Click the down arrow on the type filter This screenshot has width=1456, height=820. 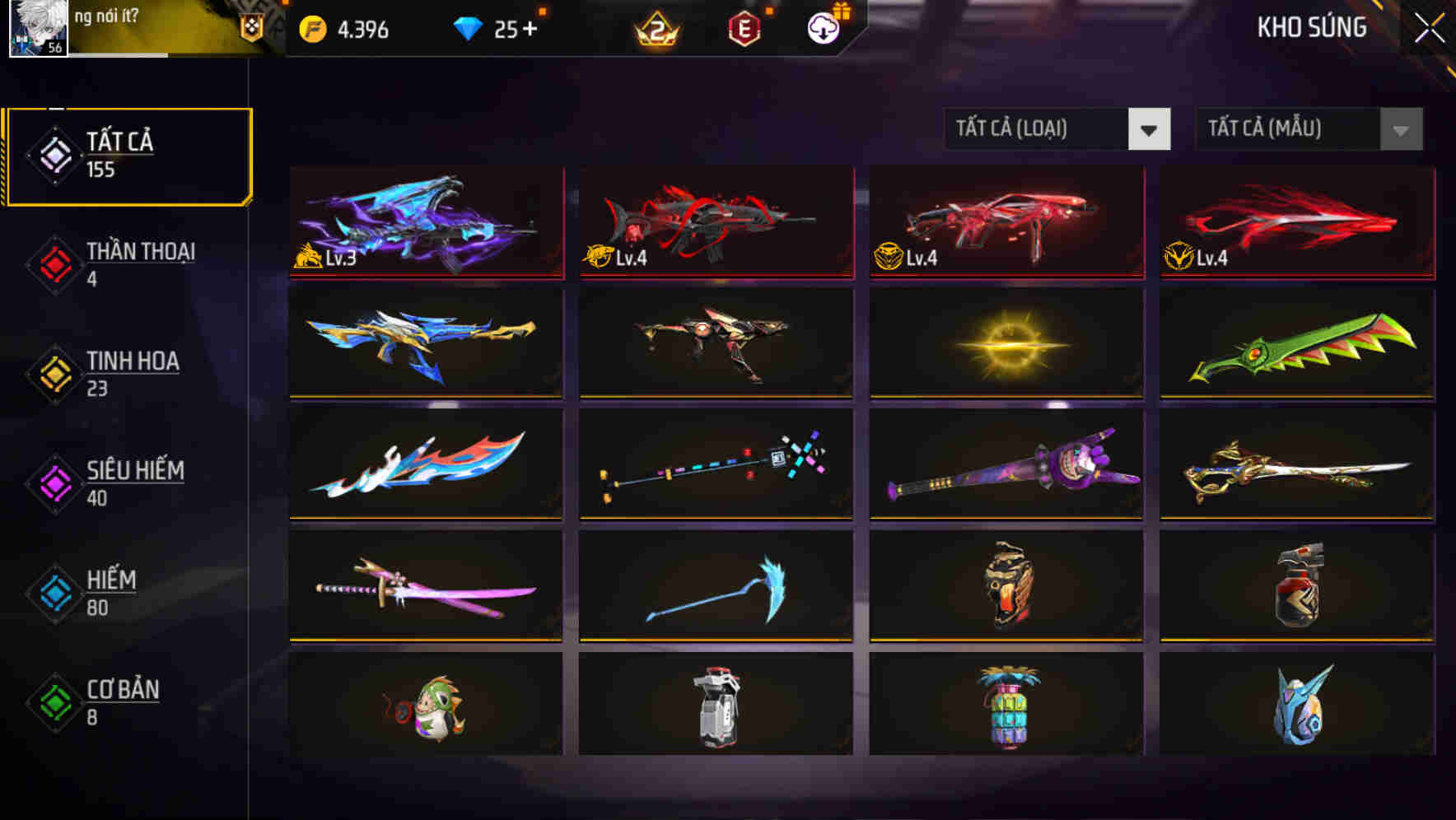click(x=1150, y=129)
